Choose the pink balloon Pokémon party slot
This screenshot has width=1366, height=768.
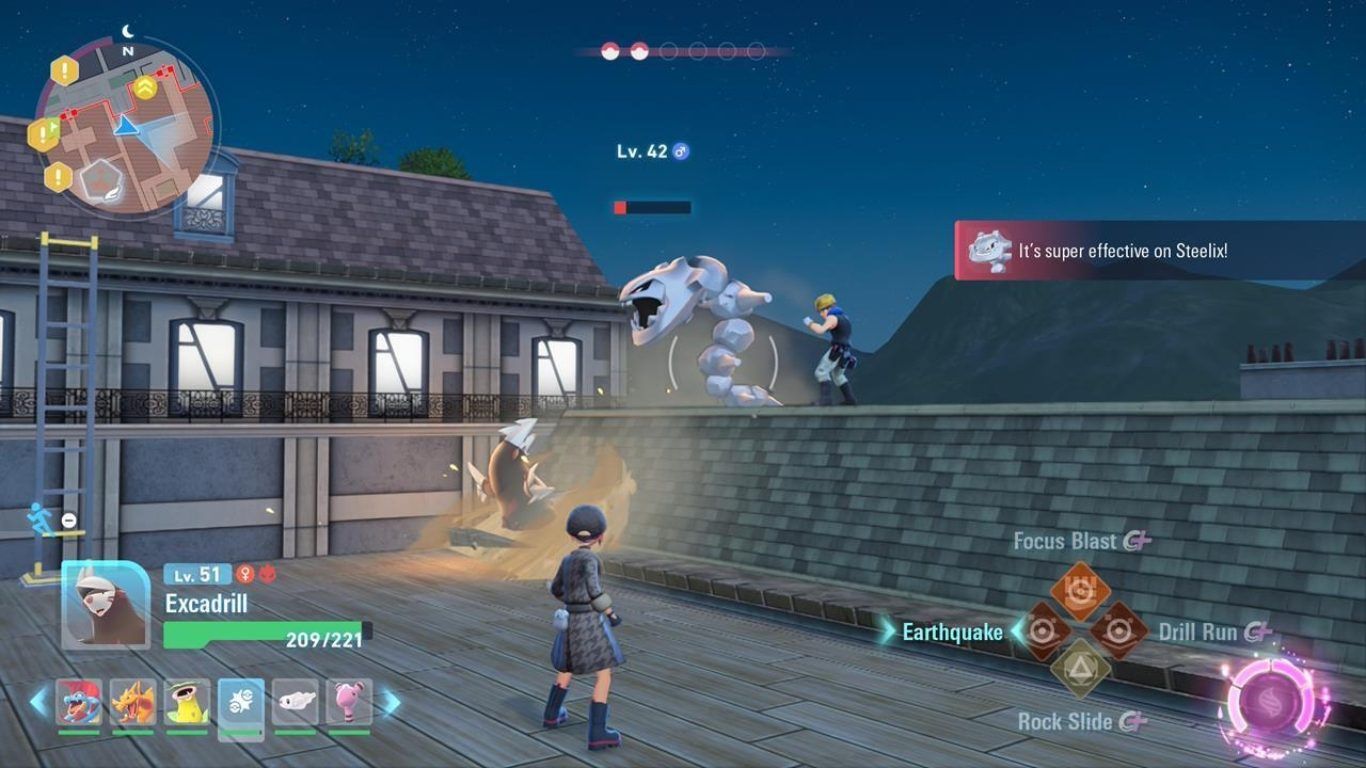349,703
